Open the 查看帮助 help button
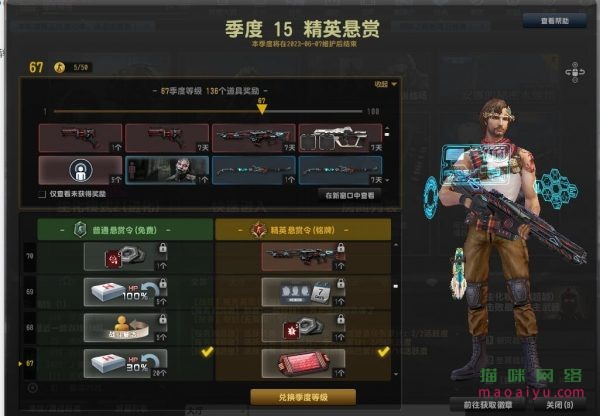This screenshot has width=600, height=416. pos(553,19)
